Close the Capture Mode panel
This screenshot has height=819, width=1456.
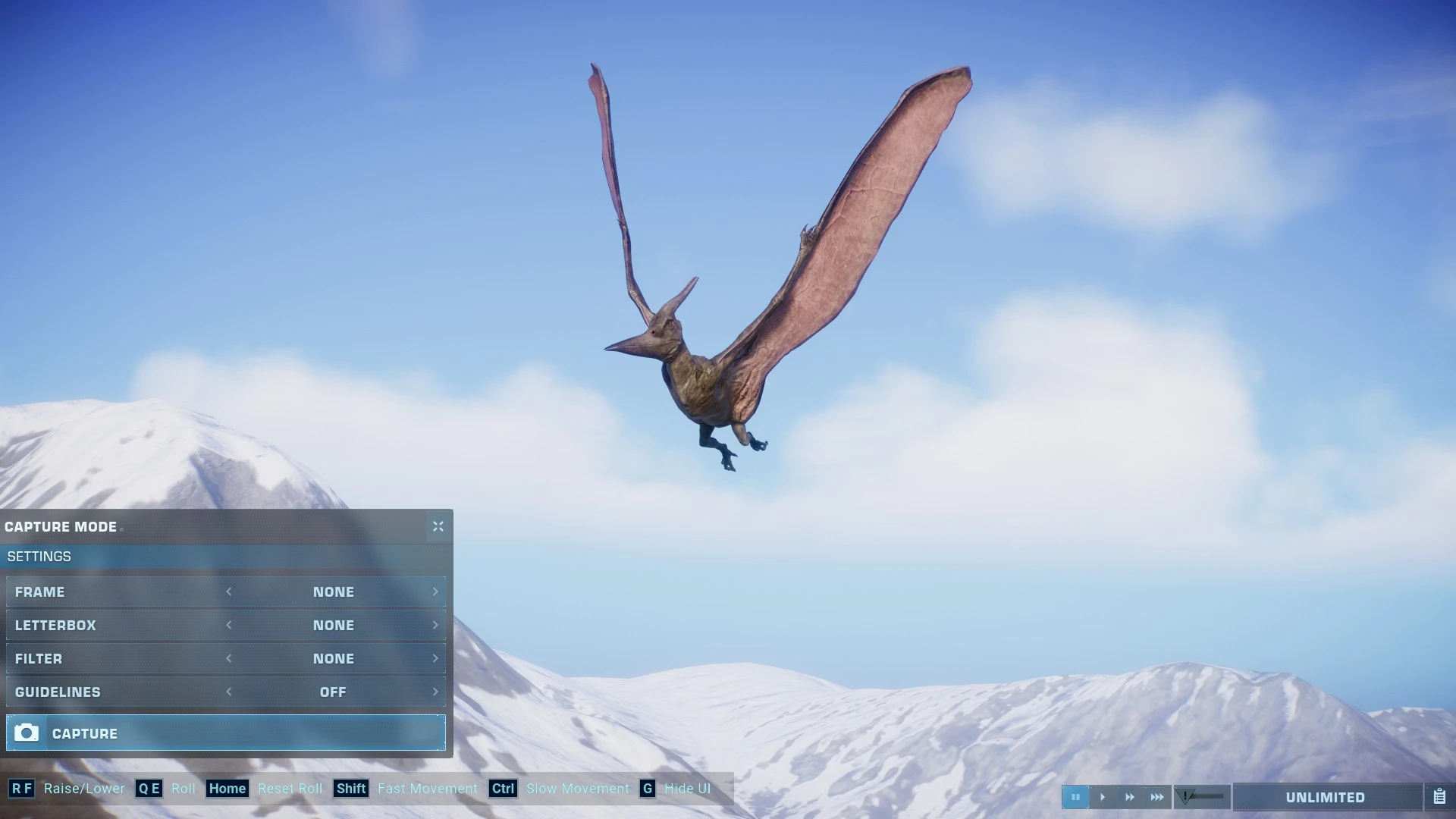pyautogui.click(x=438, y=526)
